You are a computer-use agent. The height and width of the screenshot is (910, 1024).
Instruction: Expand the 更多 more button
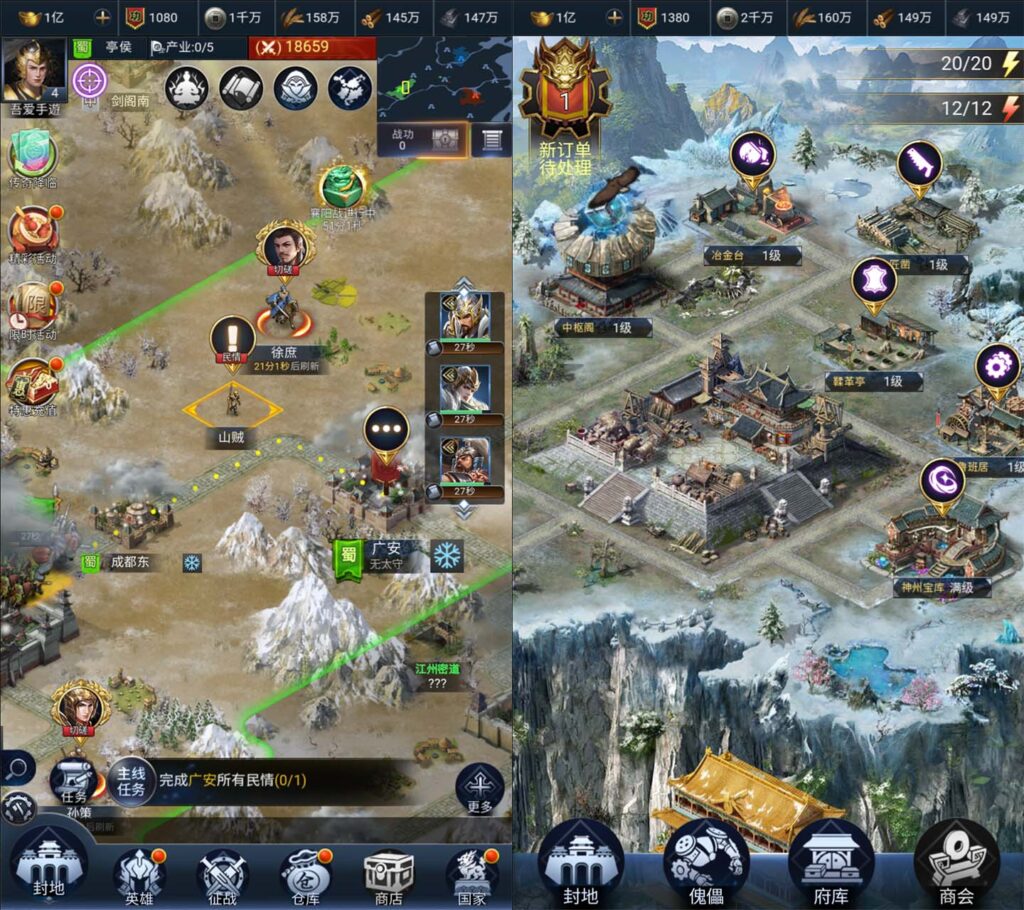point(479,788)
